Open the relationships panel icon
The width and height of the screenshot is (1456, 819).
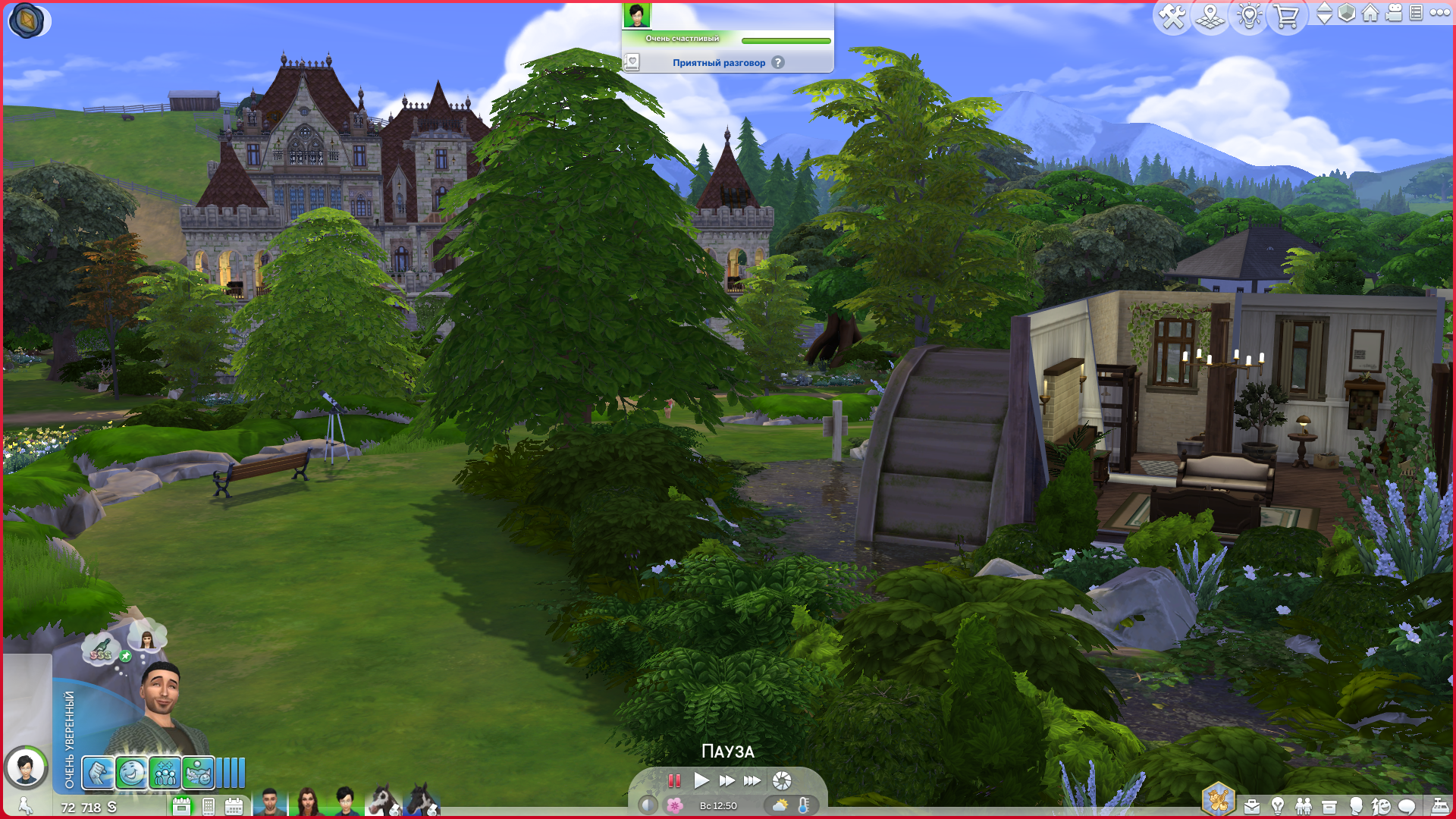coord(1304,805)
